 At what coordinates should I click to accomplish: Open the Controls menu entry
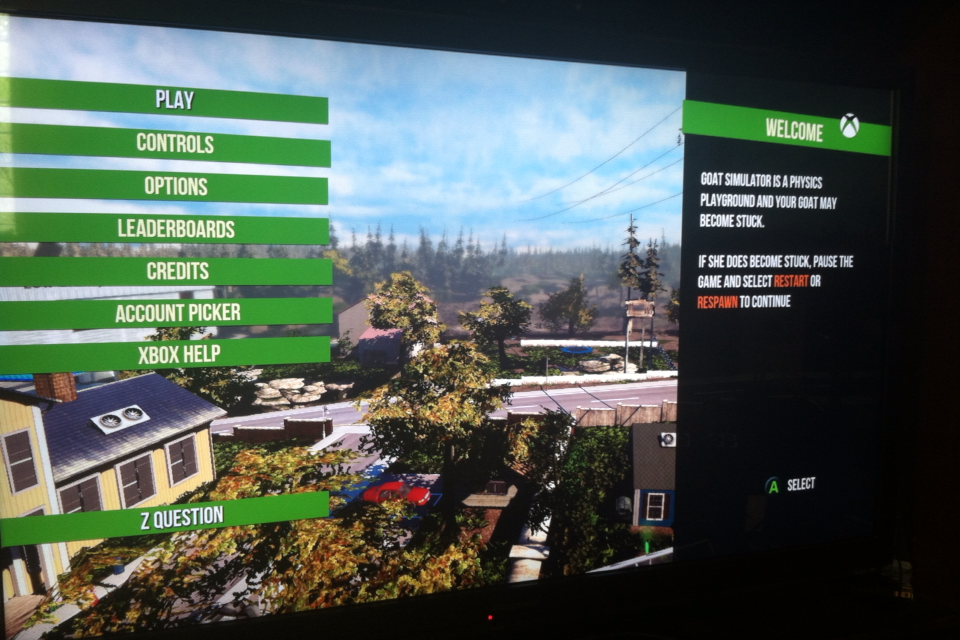tap(175, 143)
